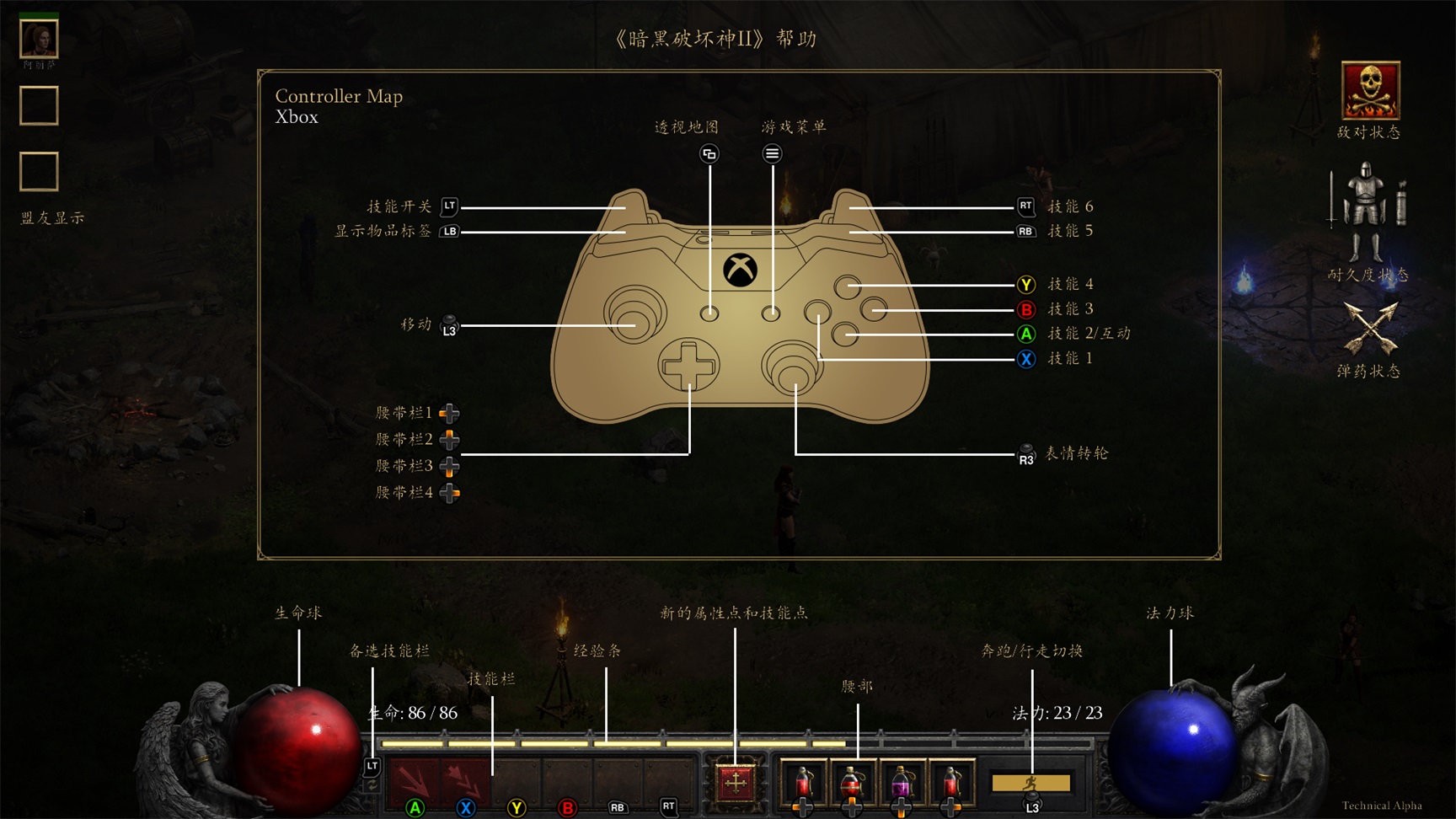The width and height of the screenshot is (1456, 819).
Task: Open the new attribute and skill points icon
Action: (736, 784)
